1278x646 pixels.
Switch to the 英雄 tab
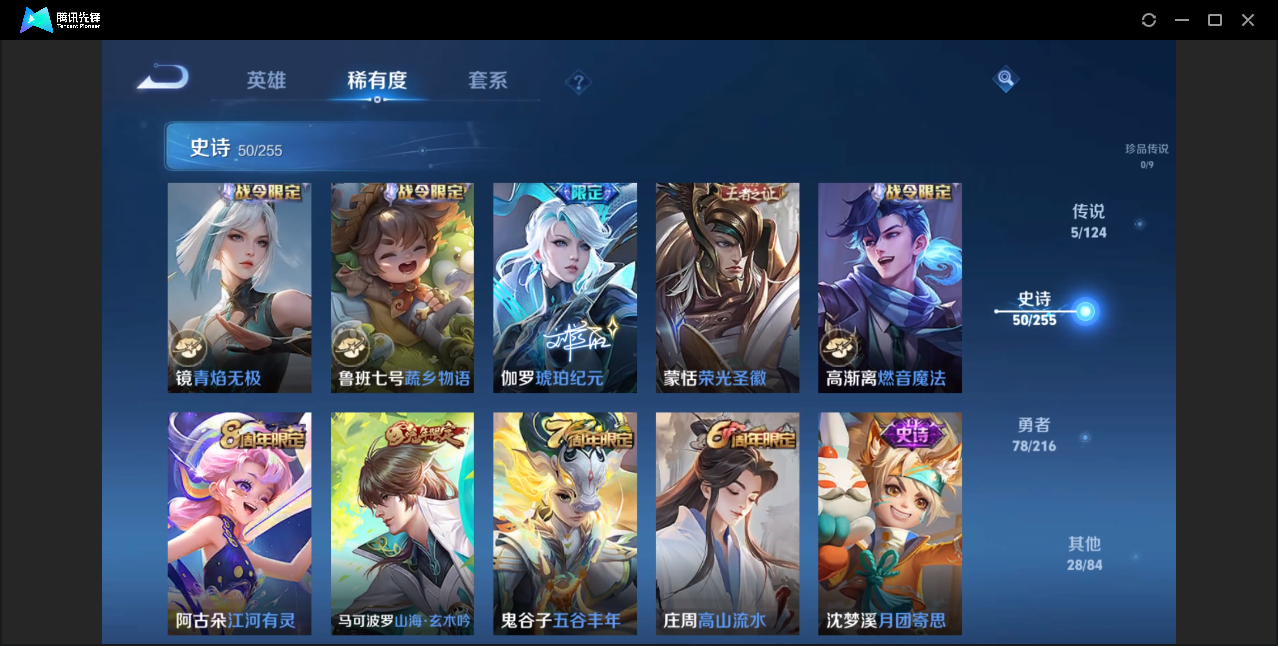point(266,81)
